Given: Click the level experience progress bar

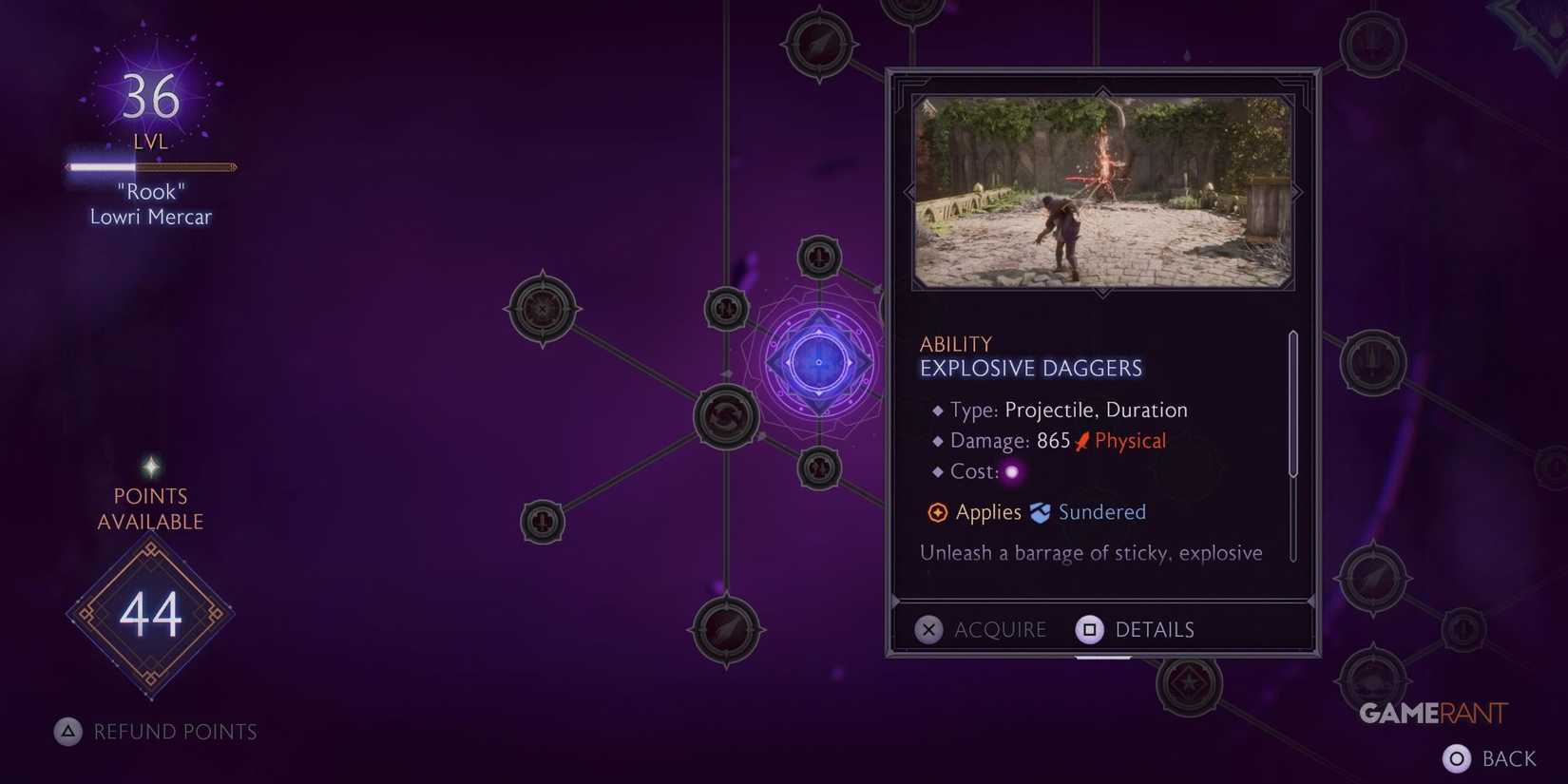Looking at the screenshot, I should [x=150, y=167].
